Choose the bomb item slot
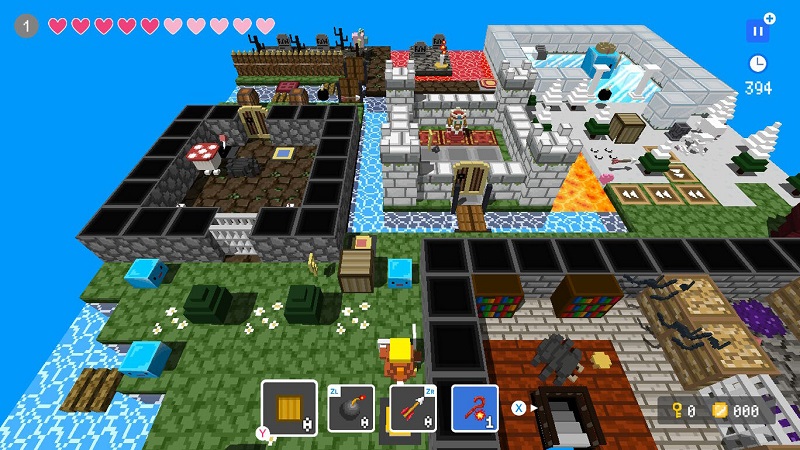 click(x=351, y=409)
